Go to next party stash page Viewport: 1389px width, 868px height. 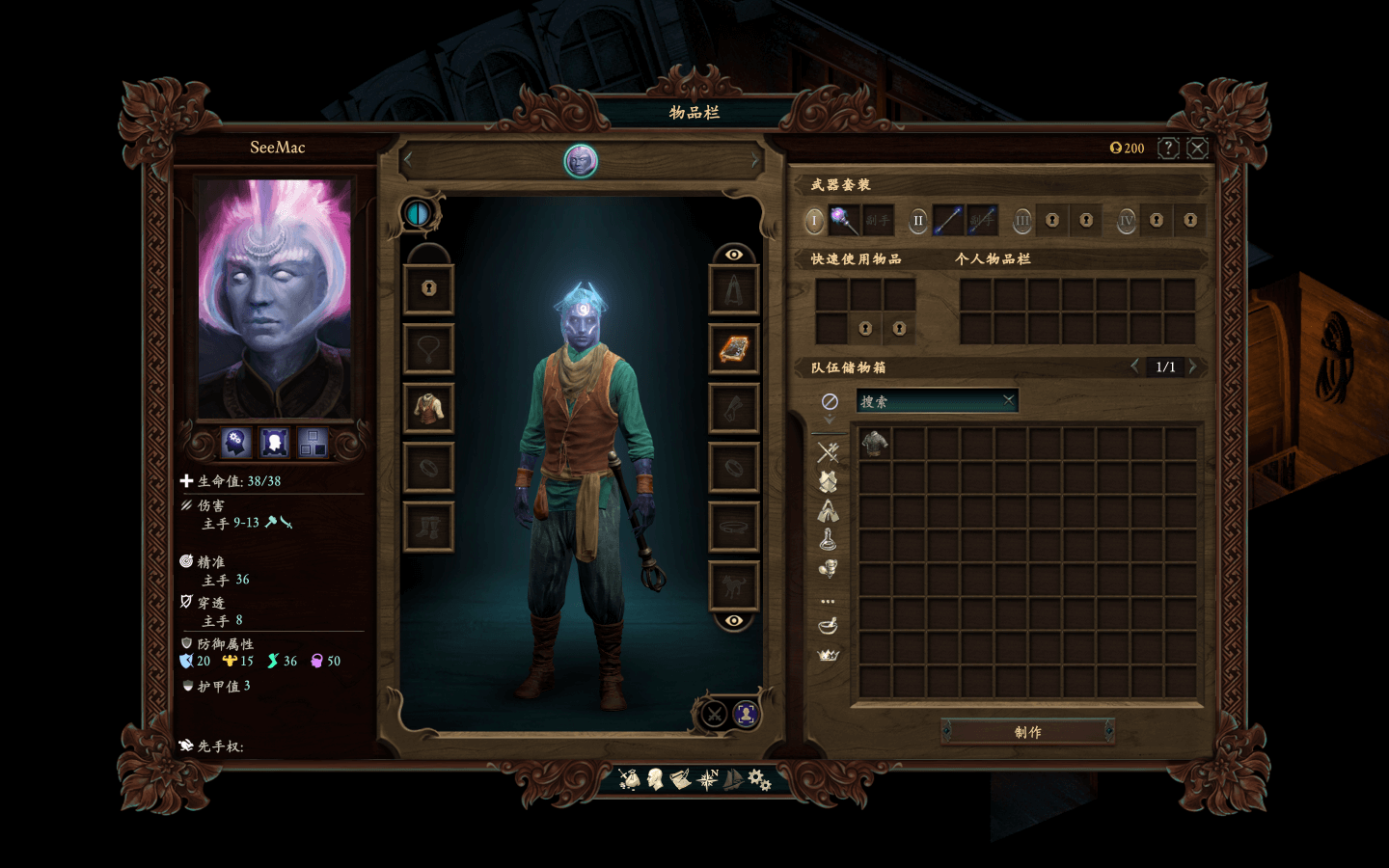[1193, 366]
